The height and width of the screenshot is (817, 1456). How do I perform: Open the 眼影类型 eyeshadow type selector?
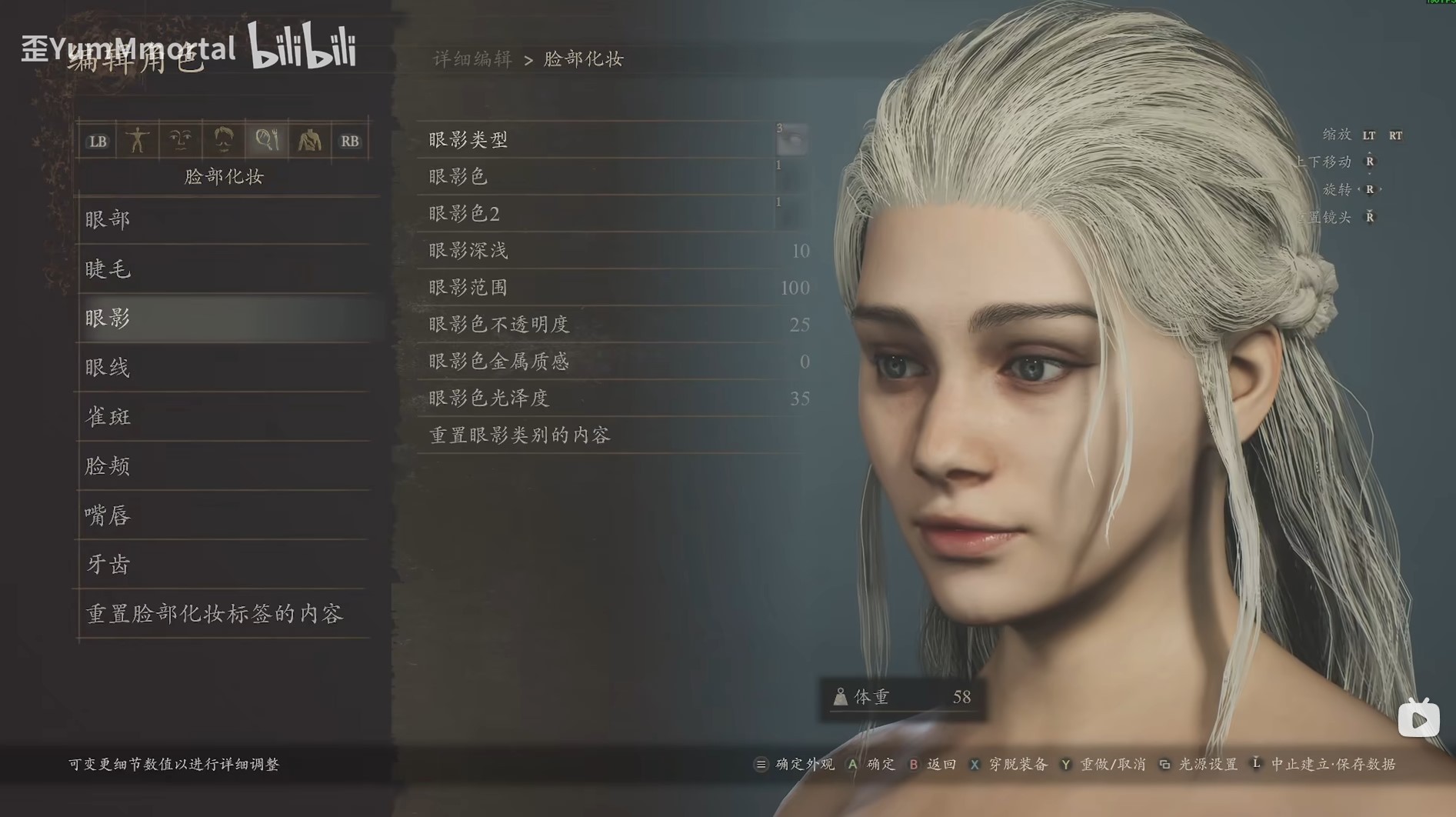[608, 140]
